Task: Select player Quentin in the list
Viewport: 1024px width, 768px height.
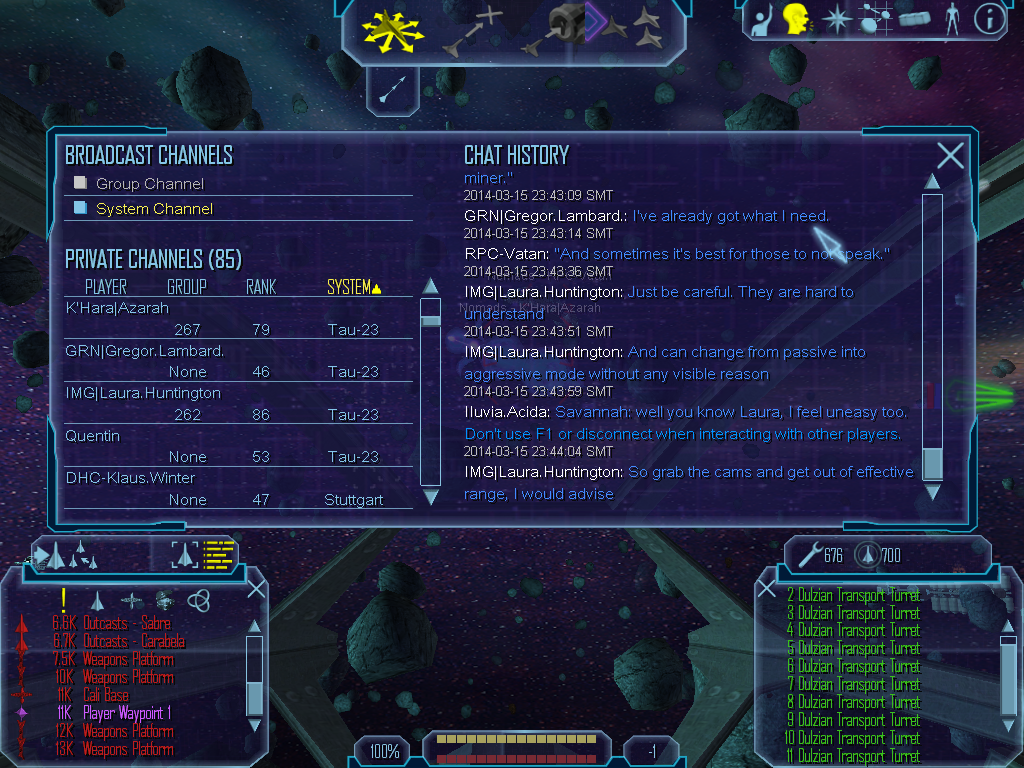Action: click(92, 436)
